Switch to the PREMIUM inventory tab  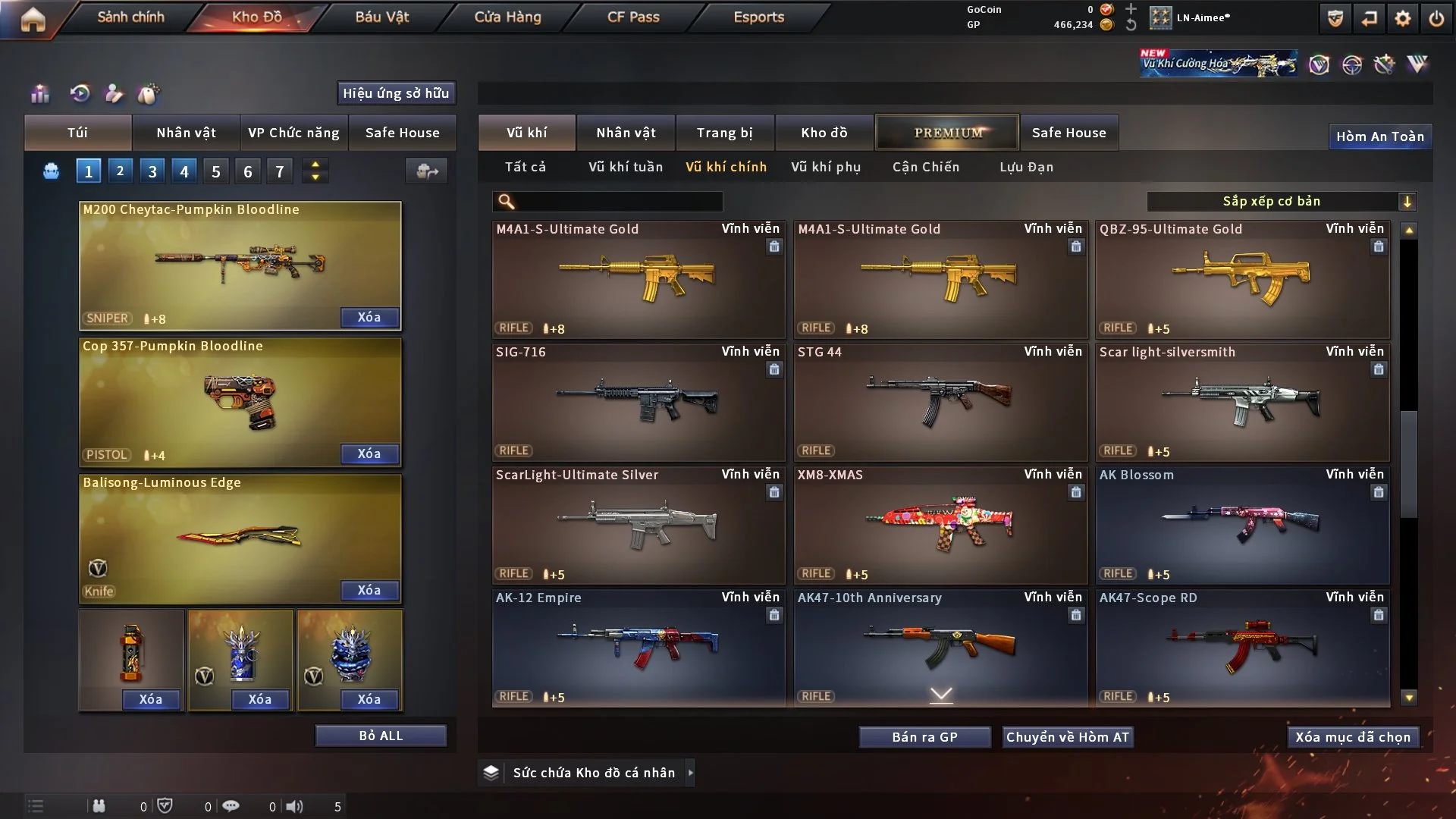(947, 133)
